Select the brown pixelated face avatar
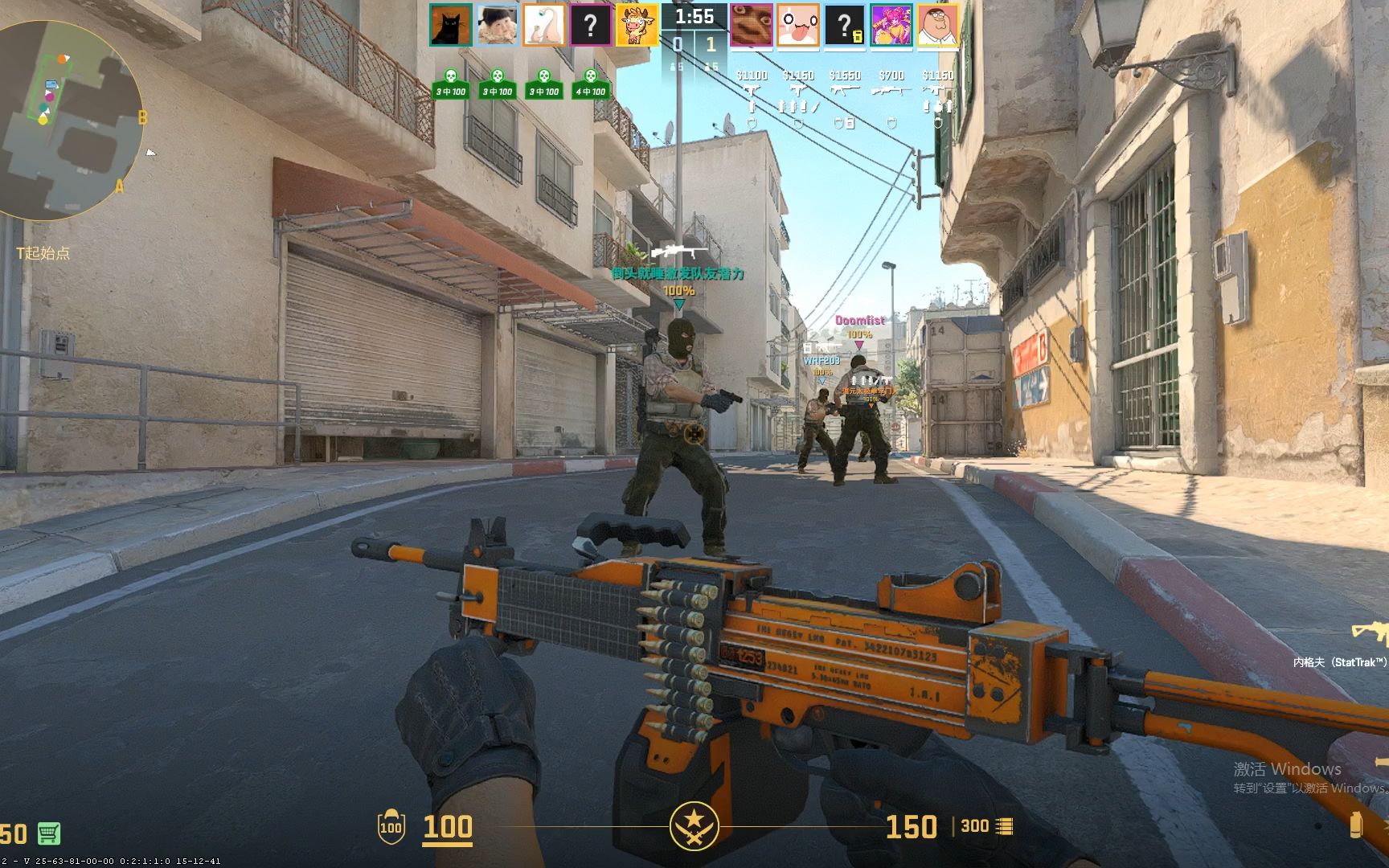Image resolution: width=1389 pixels, height=868 pixels. tap(751, 25)
